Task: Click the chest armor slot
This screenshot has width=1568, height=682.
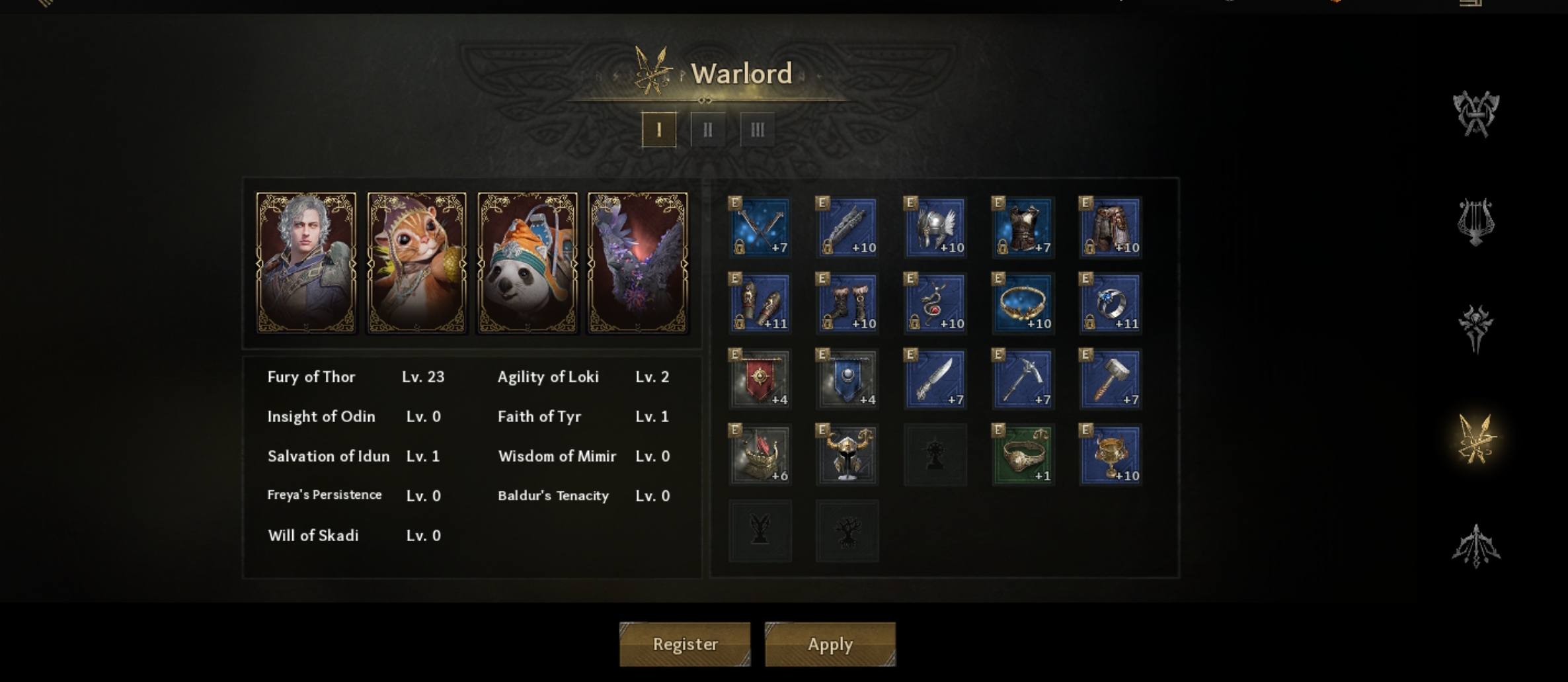Action: pos(1023,227)
